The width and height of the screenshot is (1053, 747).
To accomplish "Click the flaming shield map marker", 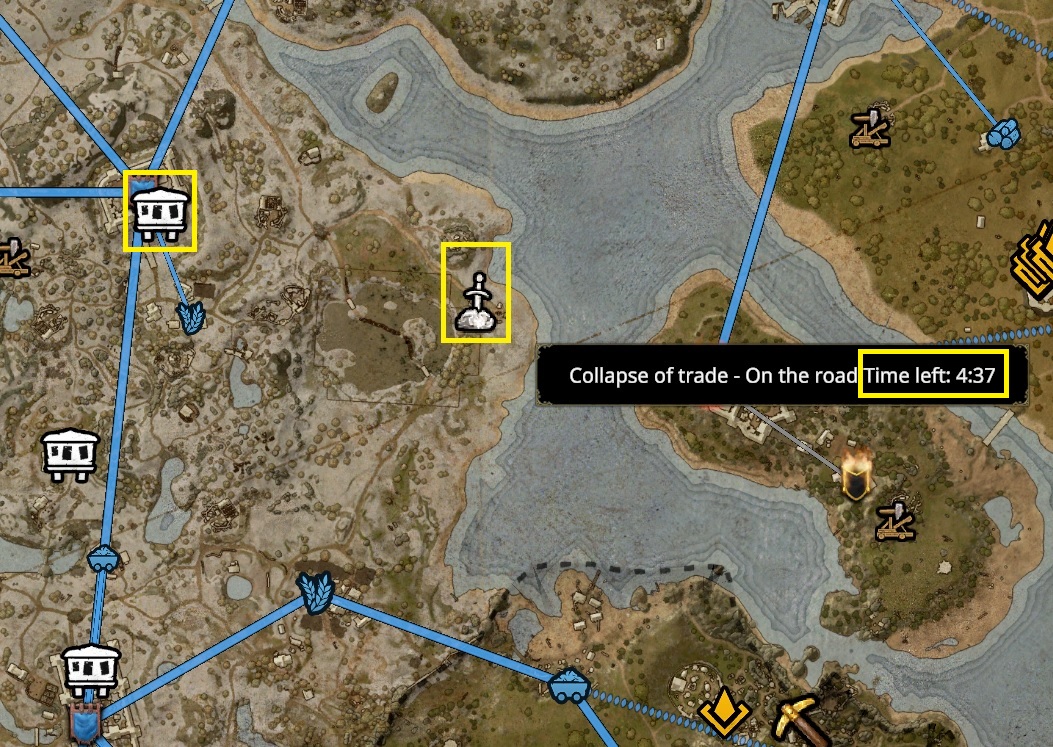I will pyautogui.click(x=856, y=477).
